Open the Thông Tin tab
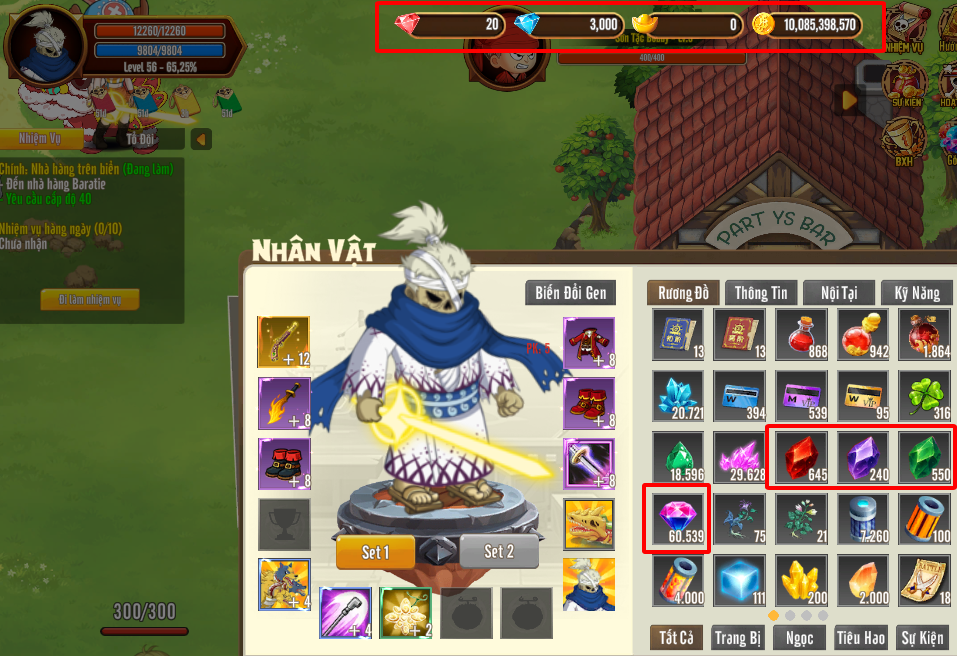Screen dimensions: 957x656 762,292
